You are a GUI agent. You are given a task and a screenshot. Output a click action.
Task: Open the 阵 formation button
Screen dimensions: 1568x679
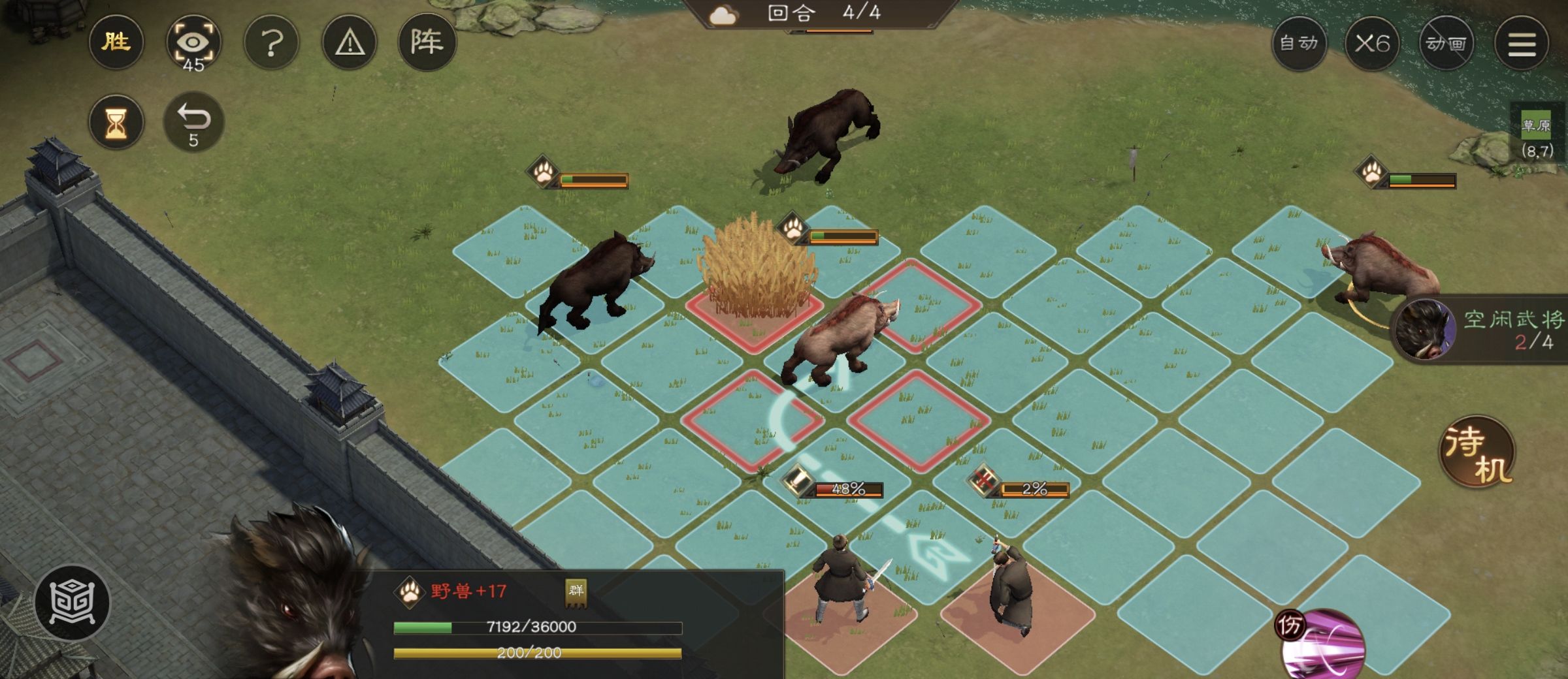pos(427,43)
